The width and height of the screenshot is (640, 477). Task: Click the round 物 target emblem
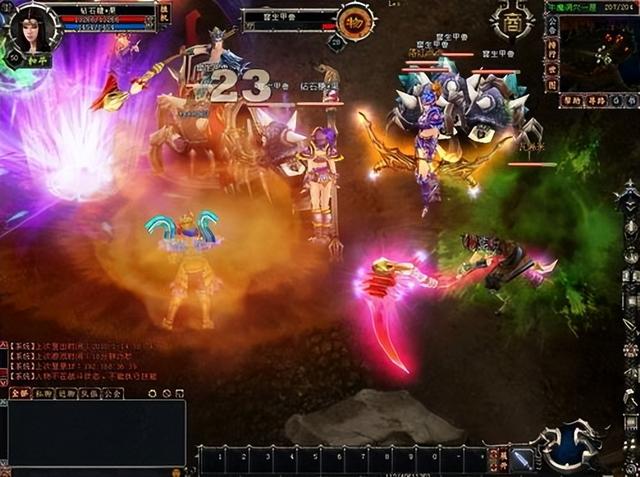click(353, 22)
